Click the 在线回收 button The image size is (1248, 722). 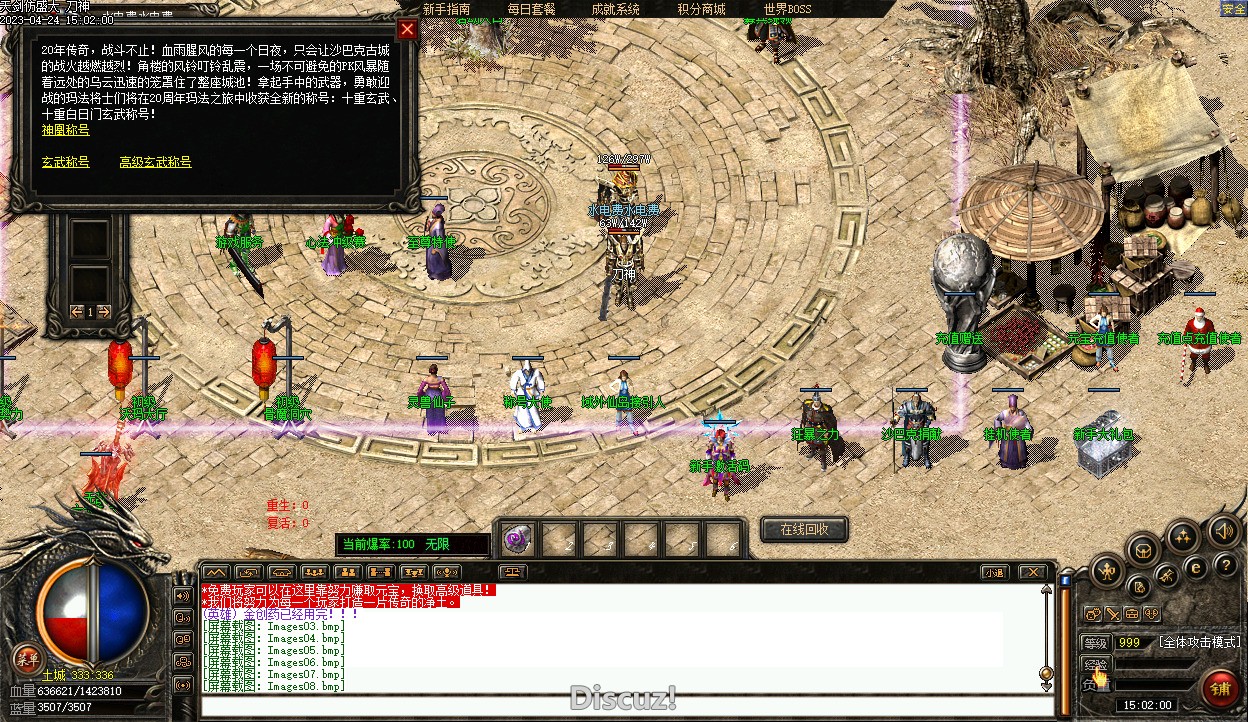804,529
